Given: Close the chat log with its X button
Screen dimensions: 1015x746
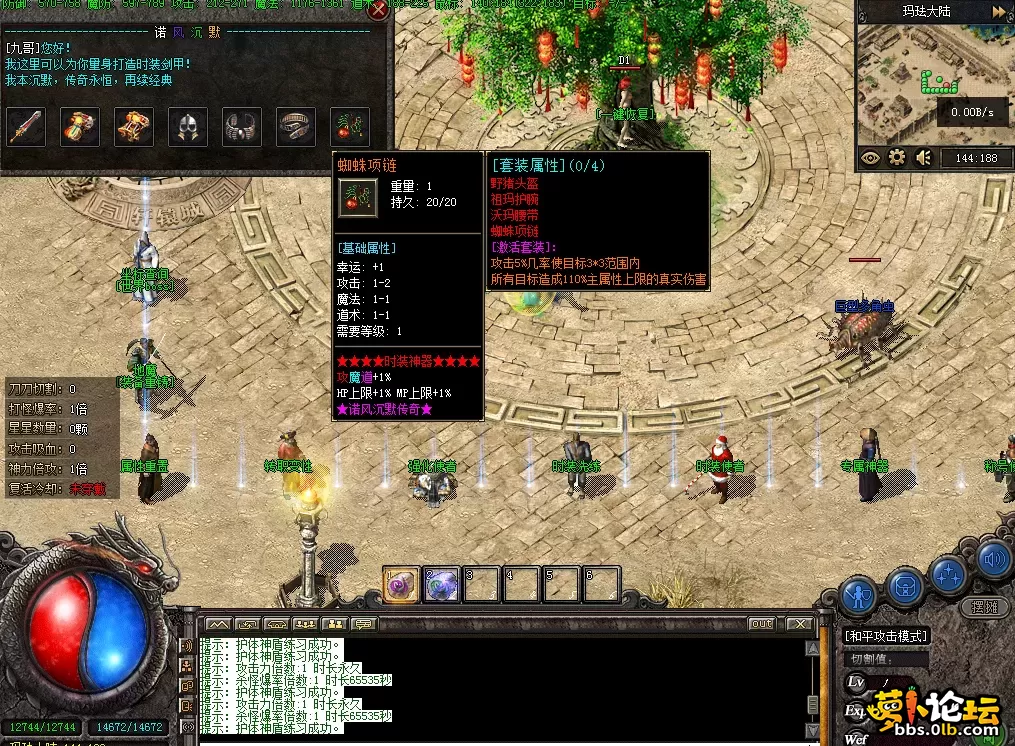Looking at the screenshot, I should 798,624.
